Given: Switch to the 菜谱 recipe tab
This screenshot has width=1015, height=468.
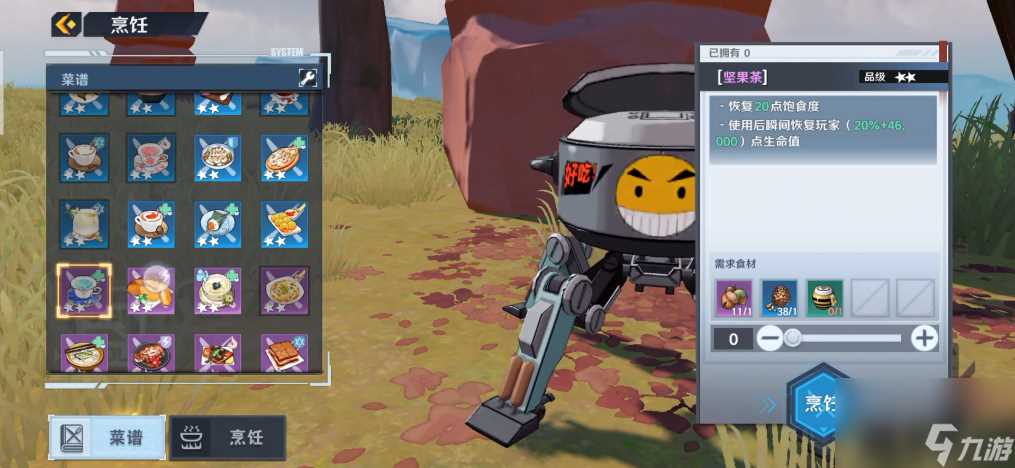Looking at the screenshot, I should pyautogui.click(x=108, y=437).
